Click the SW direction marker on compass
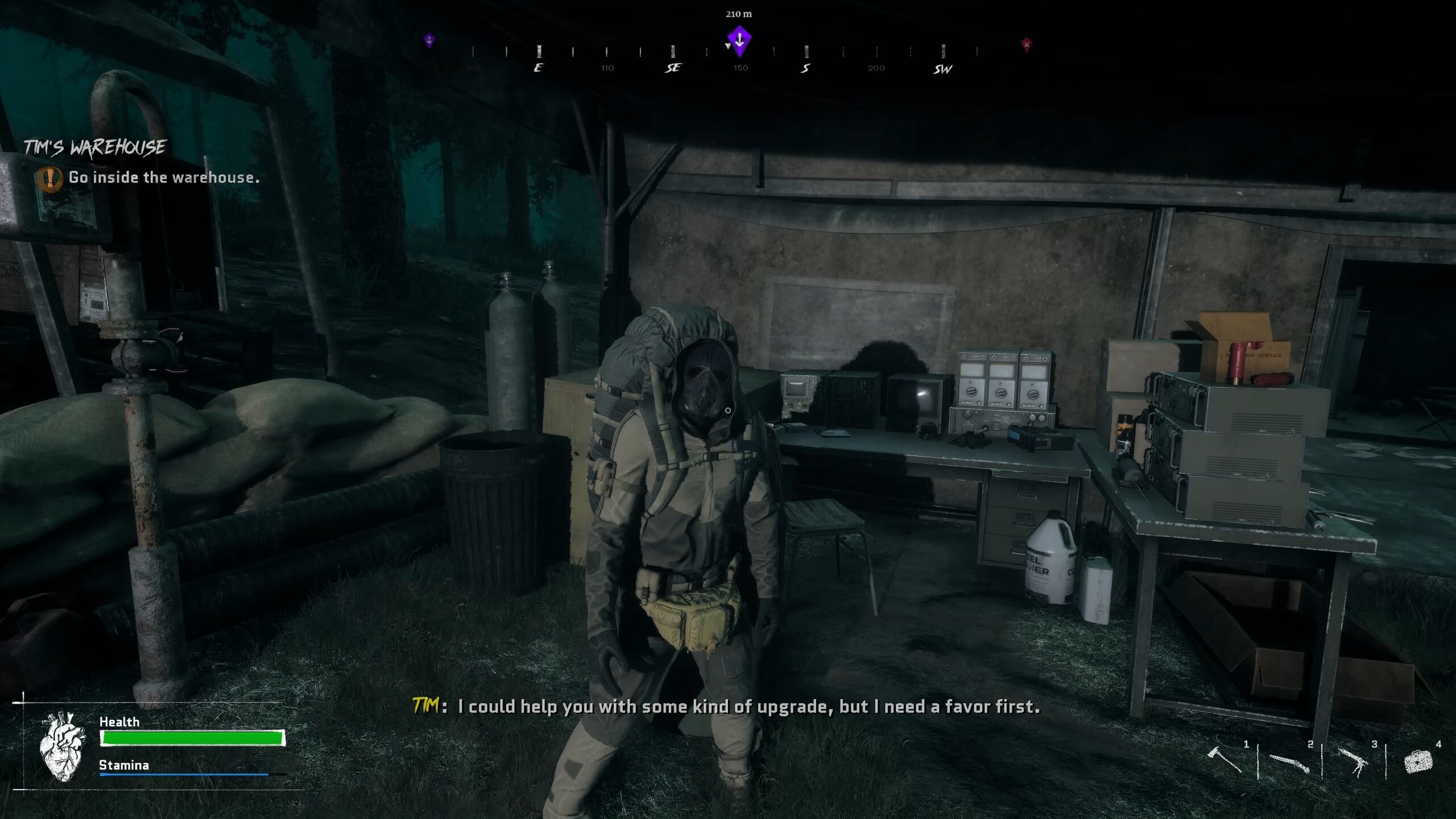 click(x=941, y=69)
